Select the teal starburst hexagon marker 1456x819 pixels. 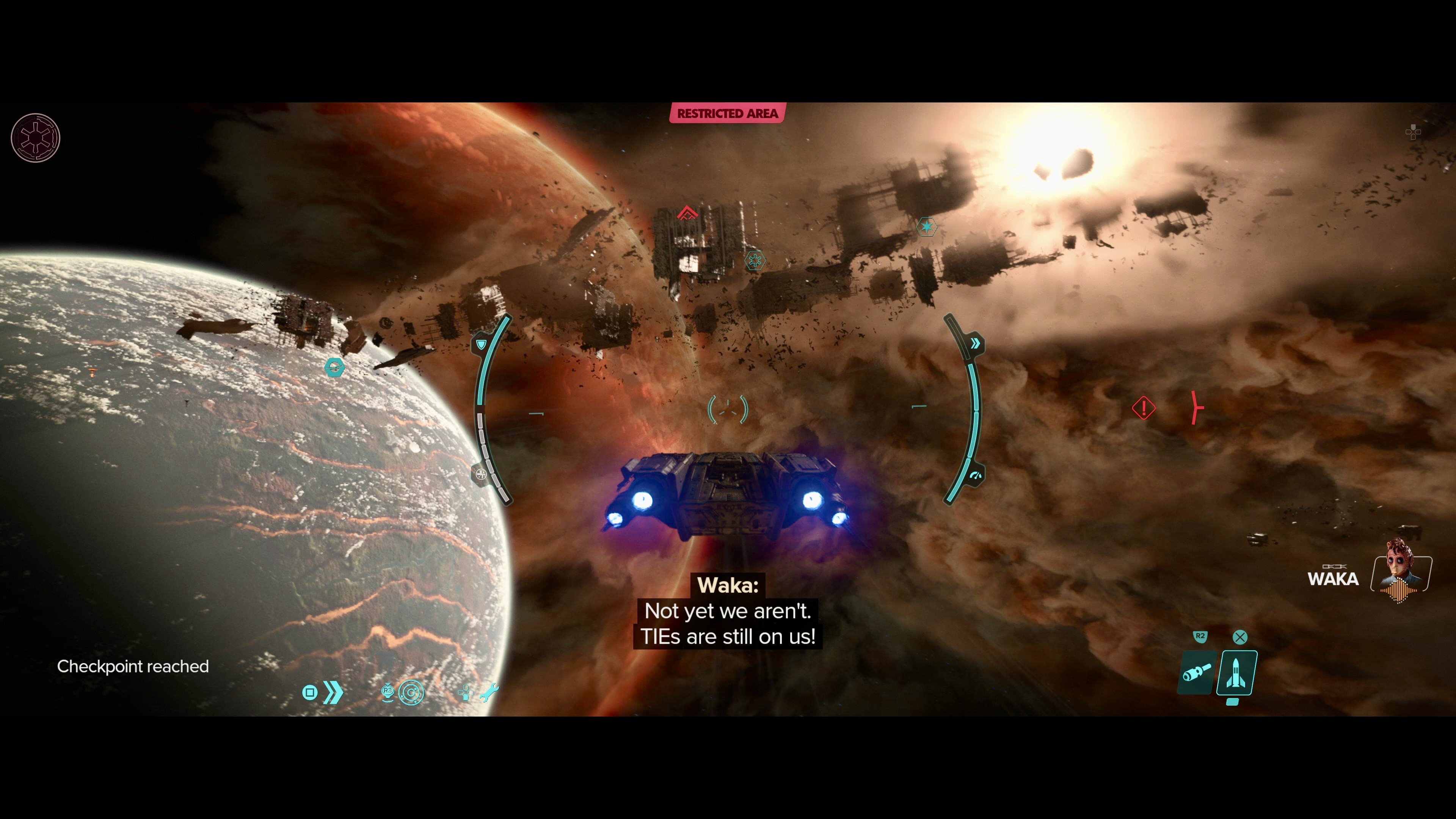click(926, 227)
